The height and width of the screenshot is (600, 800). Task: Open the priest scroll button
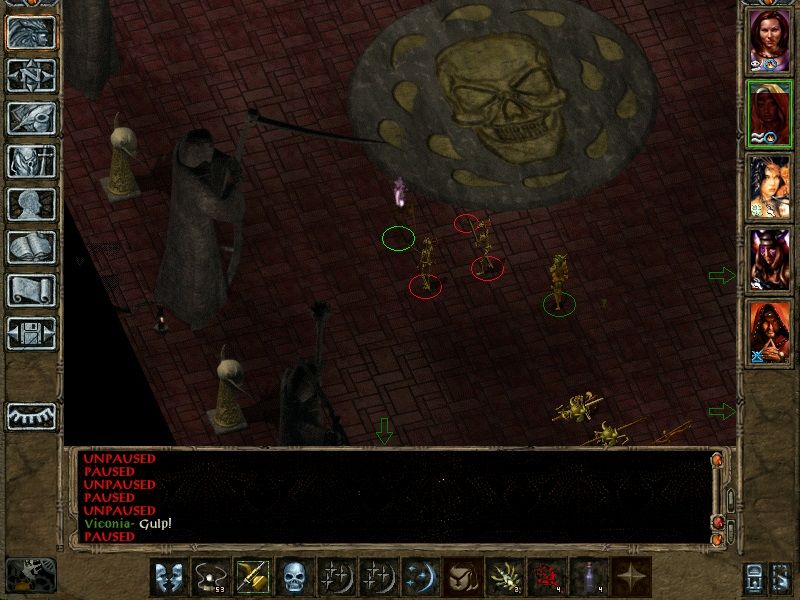[x=31, y=290]
